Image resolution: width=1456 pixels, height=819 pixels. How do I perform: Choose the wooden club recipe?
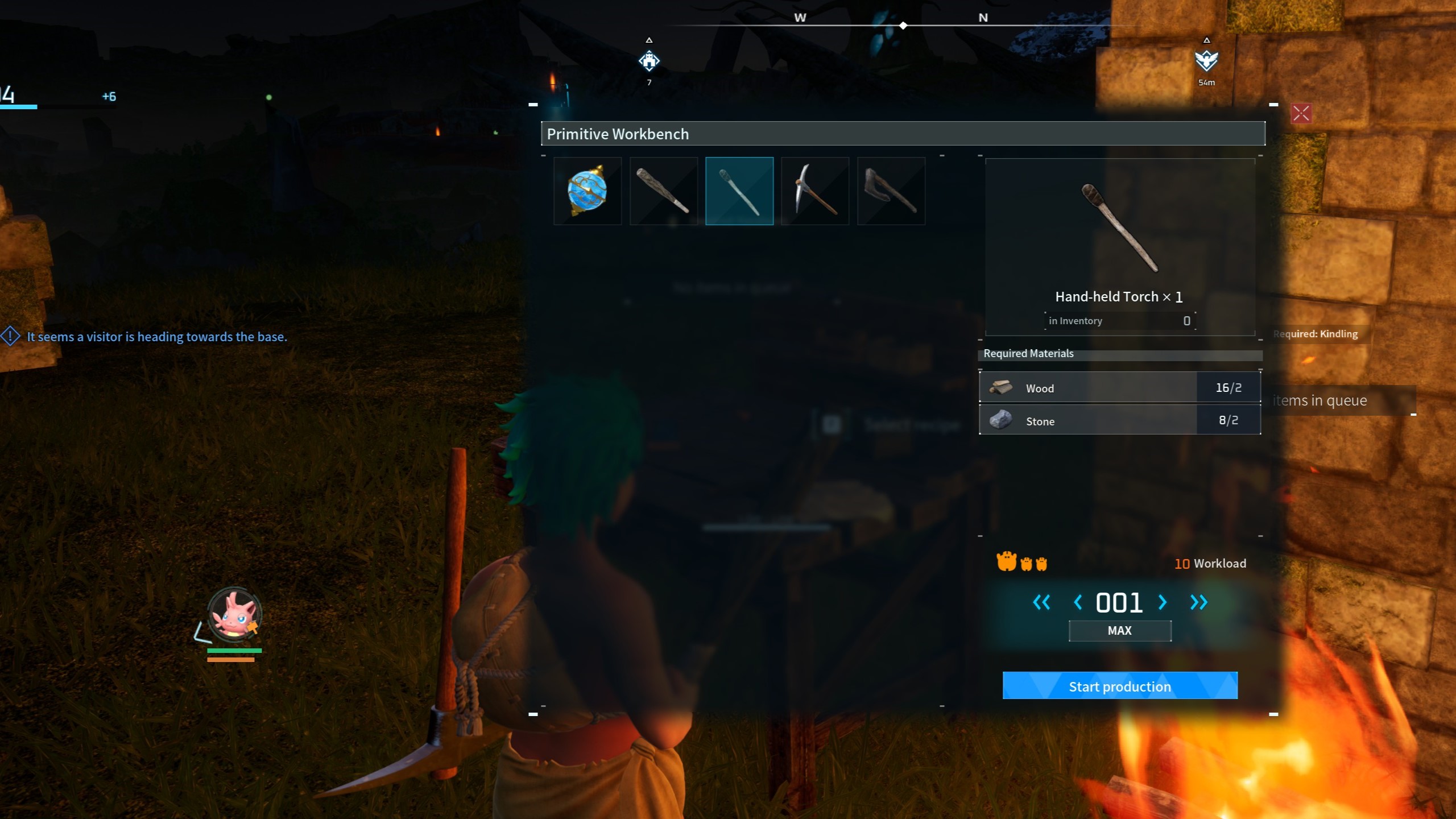(663, 191)
